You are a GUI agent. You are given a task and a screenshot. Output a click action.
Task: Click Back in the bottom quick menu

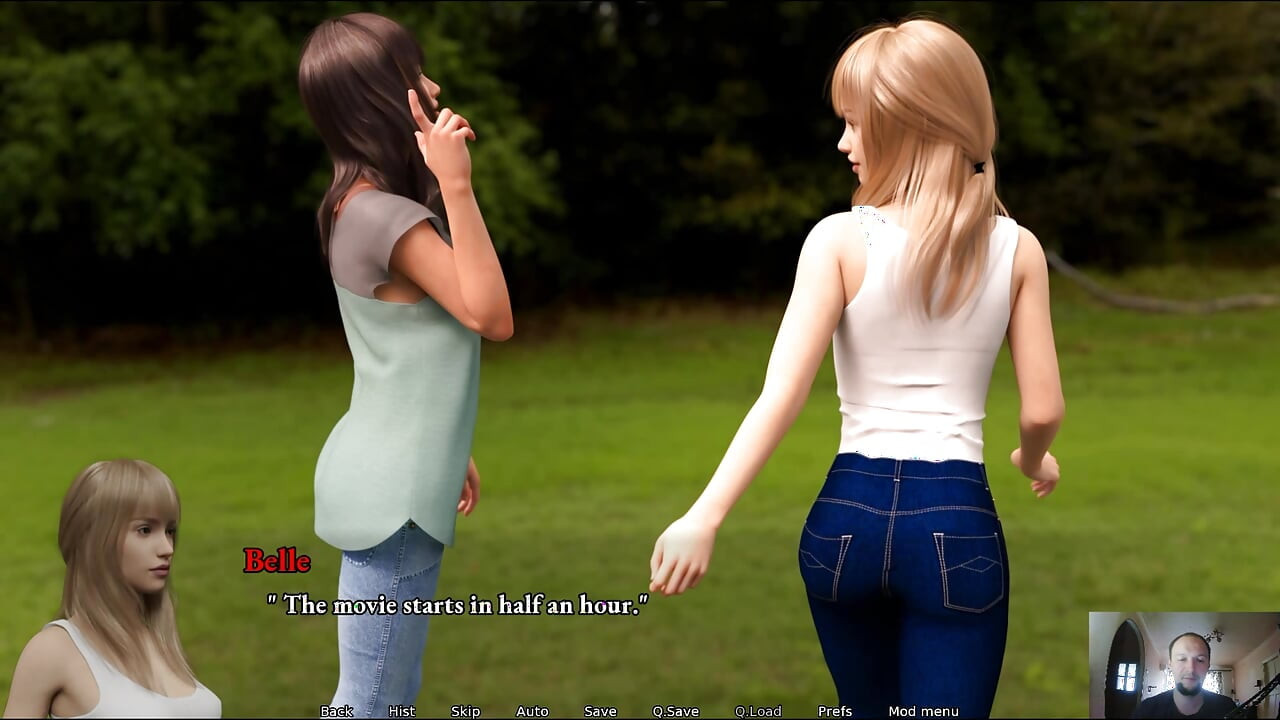pos(336,711)
